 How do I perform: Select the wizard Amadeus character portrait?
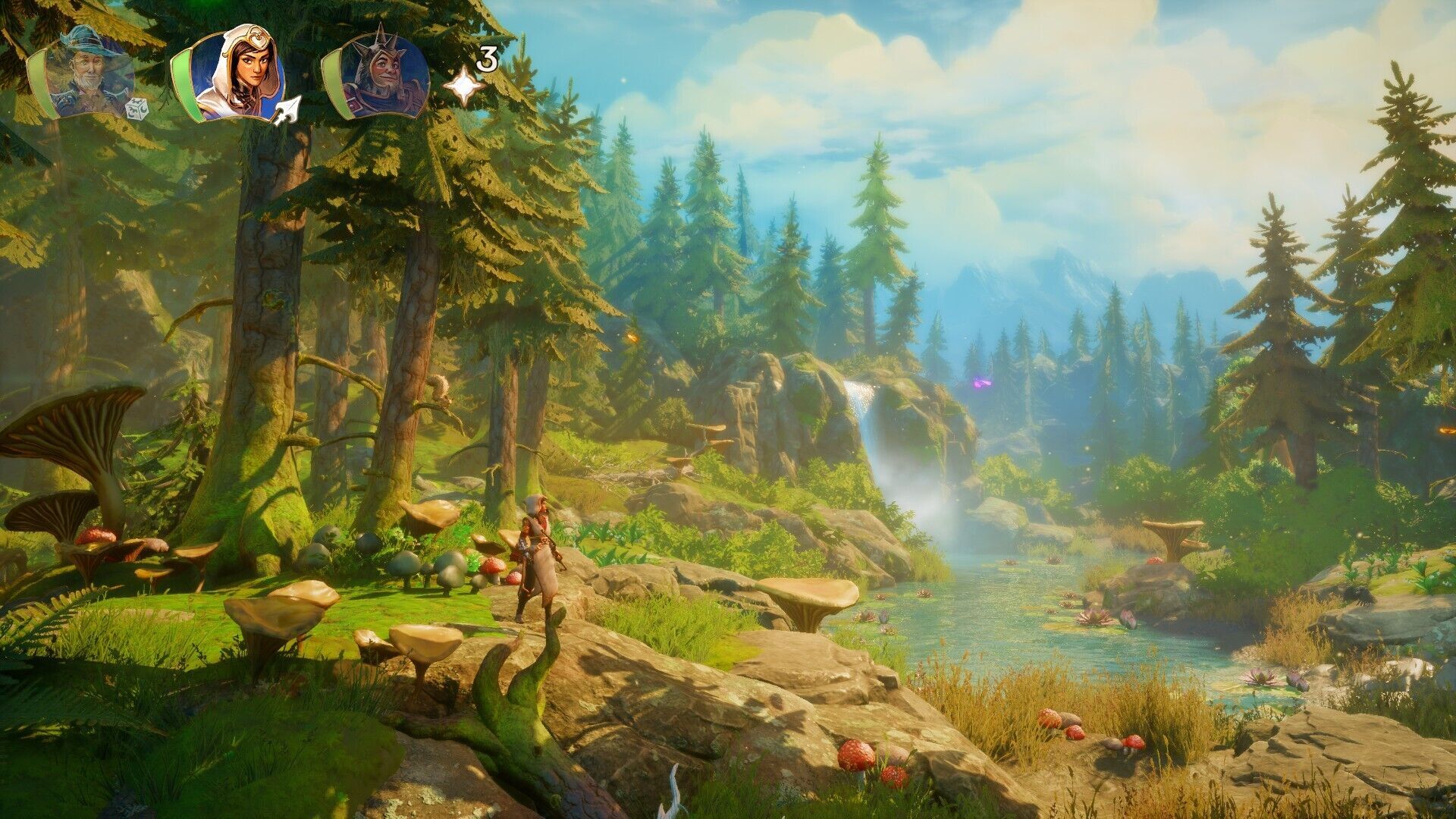pyautogui.click(x=89, y=74)
